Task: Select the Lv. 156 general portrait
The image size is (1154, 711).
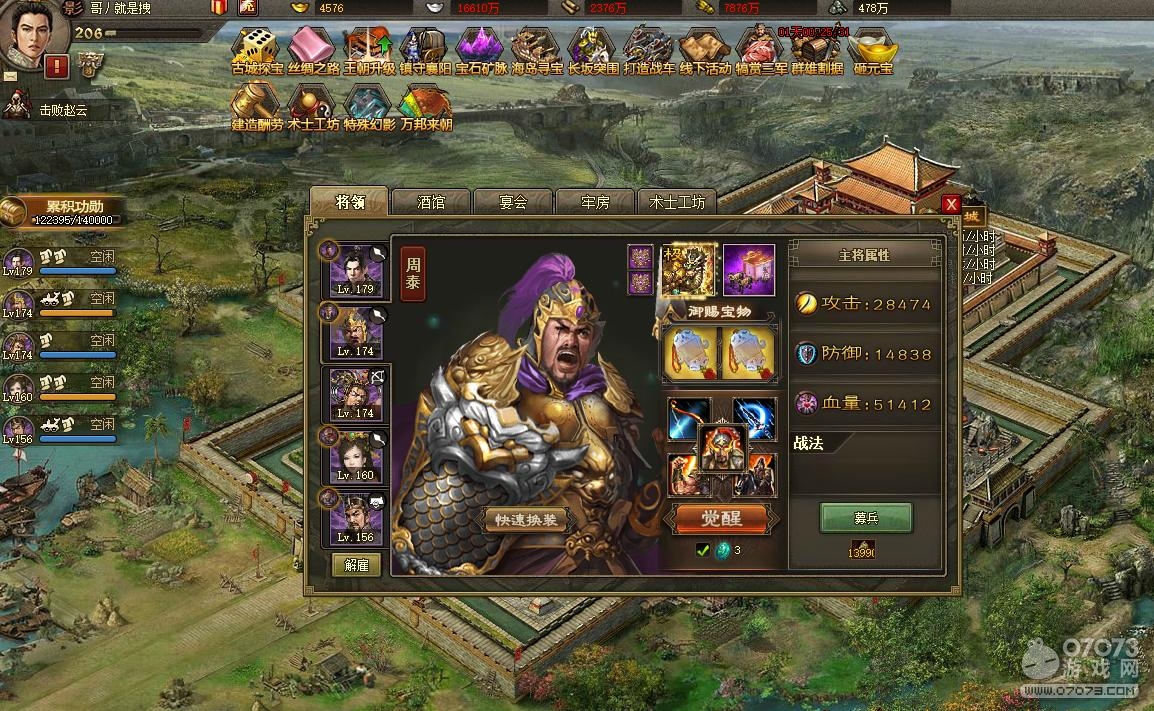Action: click(356, 518)
